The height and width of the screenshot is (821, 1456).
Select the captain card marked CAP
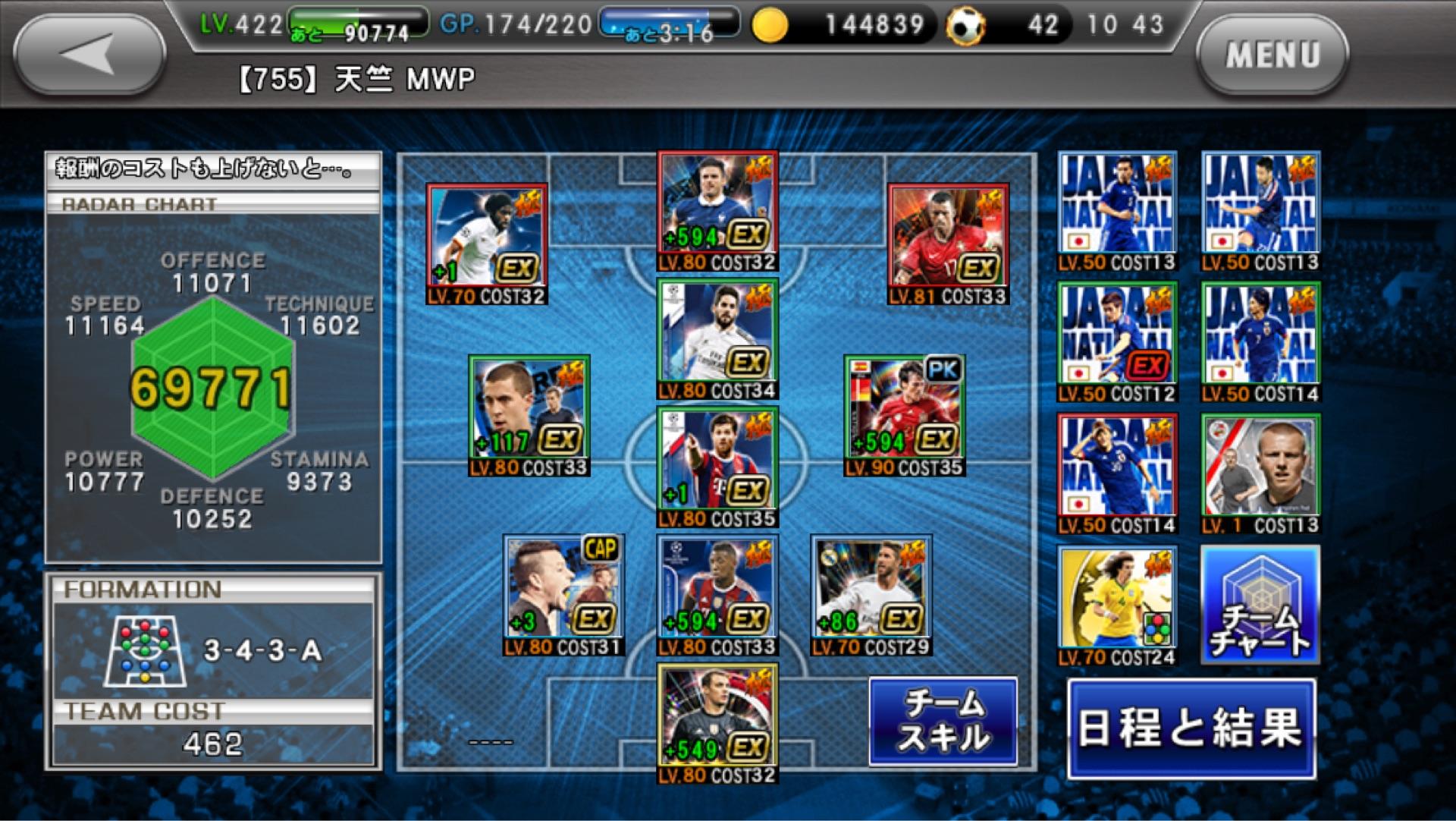point(563,594)
